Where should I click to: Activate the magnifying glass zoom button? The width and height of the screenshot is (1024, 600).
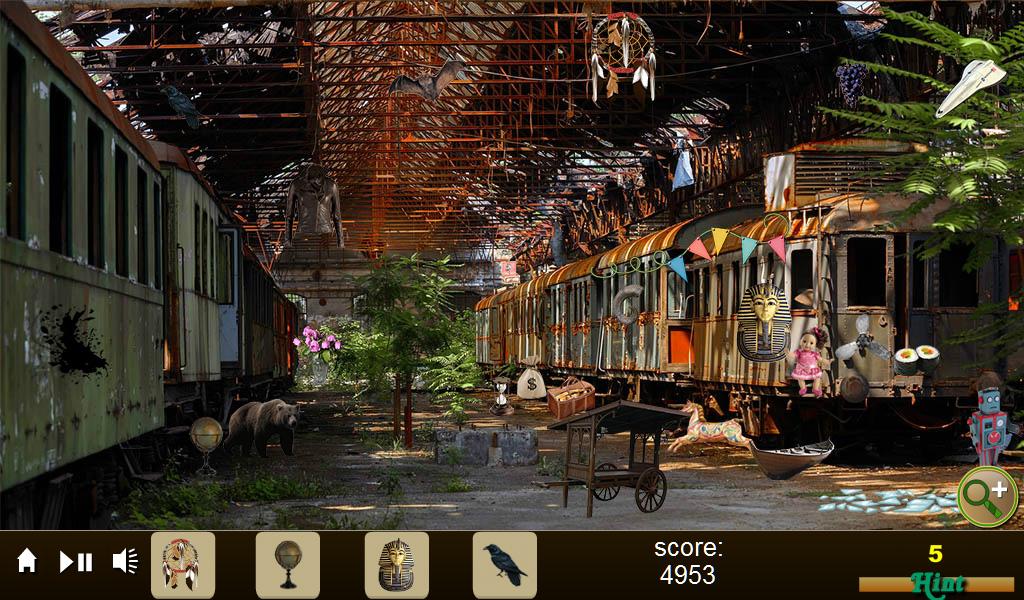tap(986, 496)
